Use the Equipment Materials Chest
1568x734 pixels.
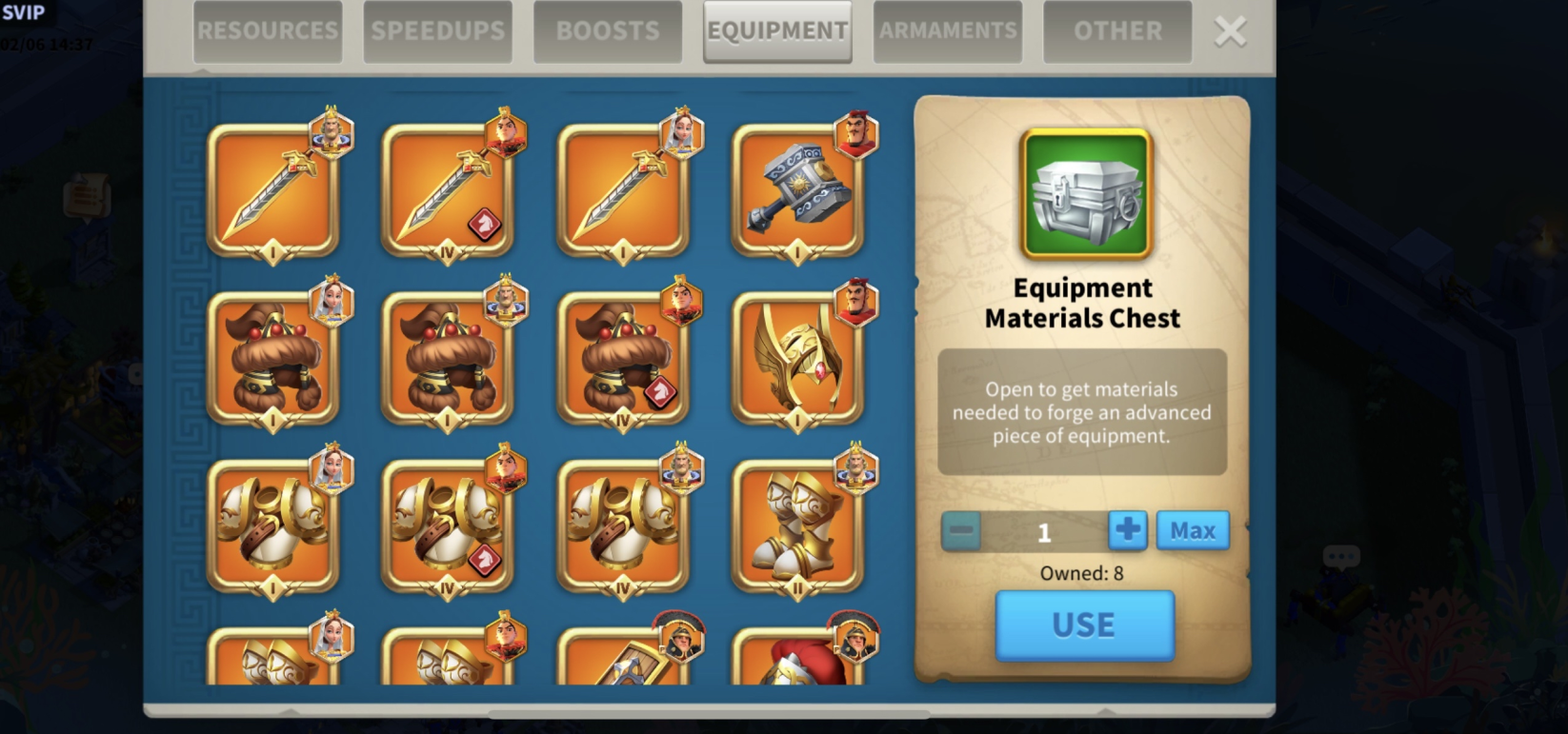tap(1084, 625)
